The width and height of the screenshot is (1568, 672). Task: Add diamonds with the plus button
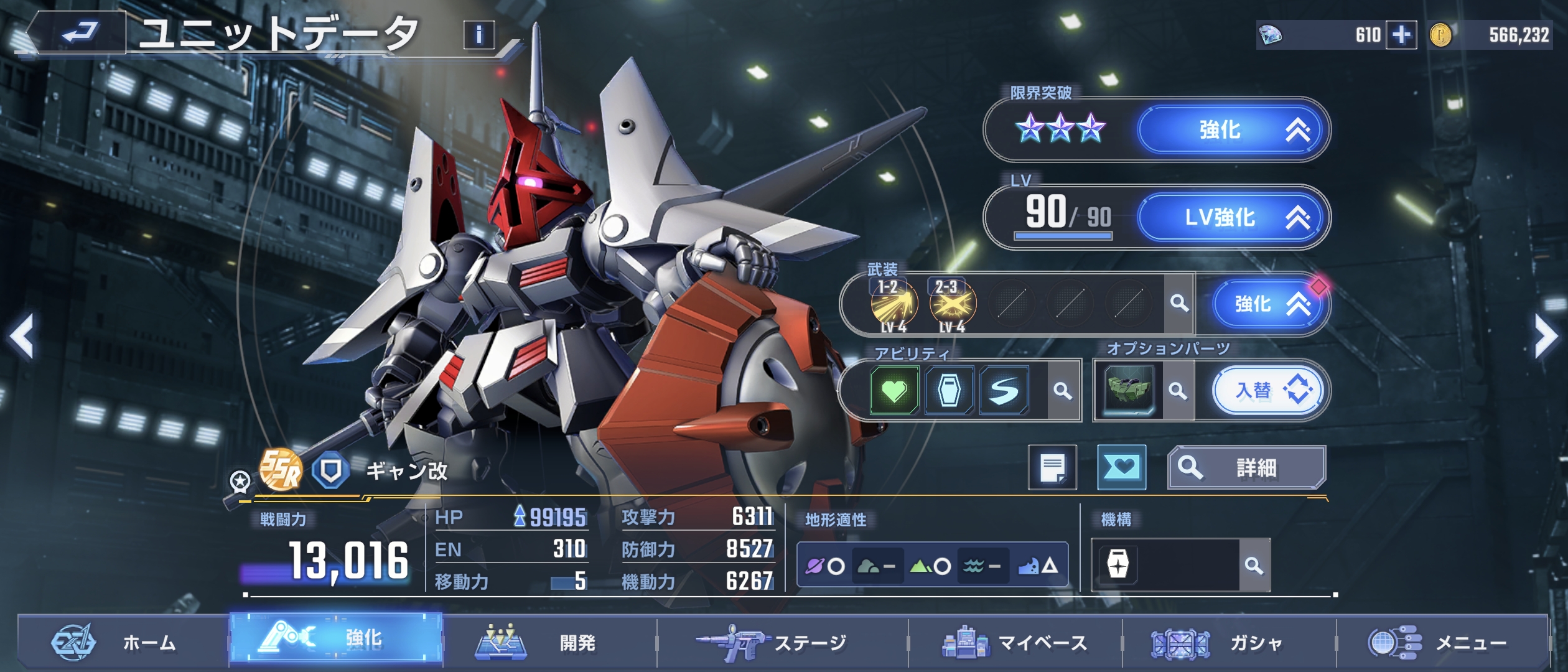1401,35
